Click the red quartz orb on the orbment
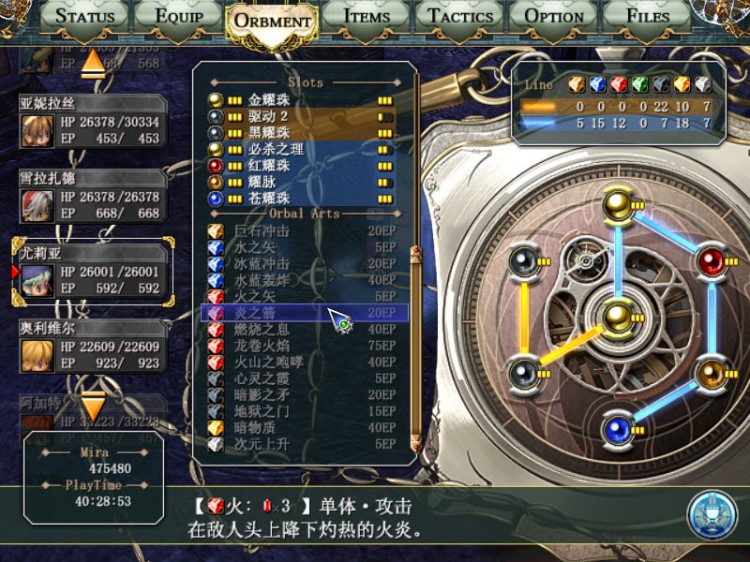 (x=710, y=262)
